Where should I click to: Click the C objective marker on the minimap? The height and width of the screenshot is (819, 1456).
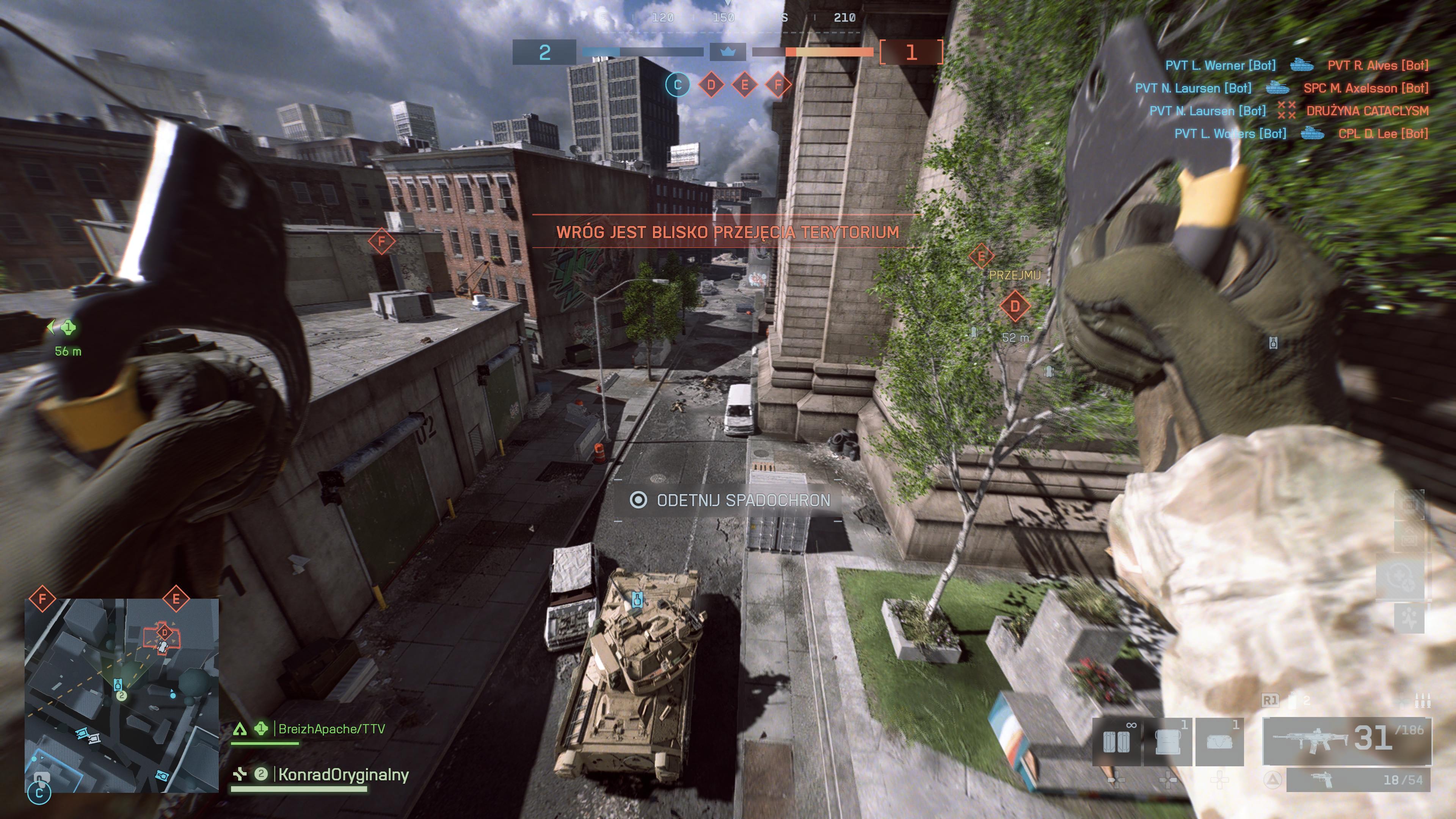pyautogui.click(x=39, y=792)
